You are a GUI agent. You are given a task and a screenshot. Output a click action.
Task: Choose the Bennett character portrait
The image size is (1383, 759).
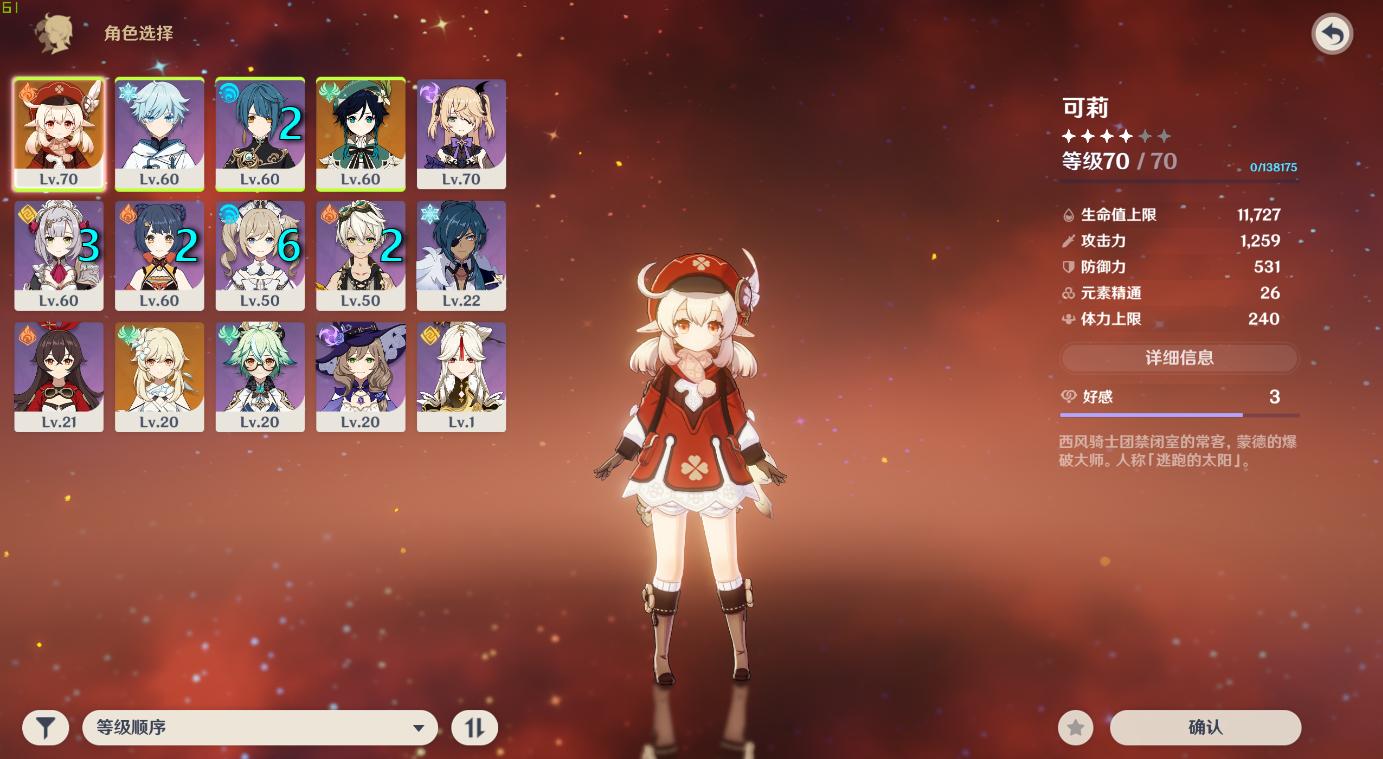pos(361,255)
